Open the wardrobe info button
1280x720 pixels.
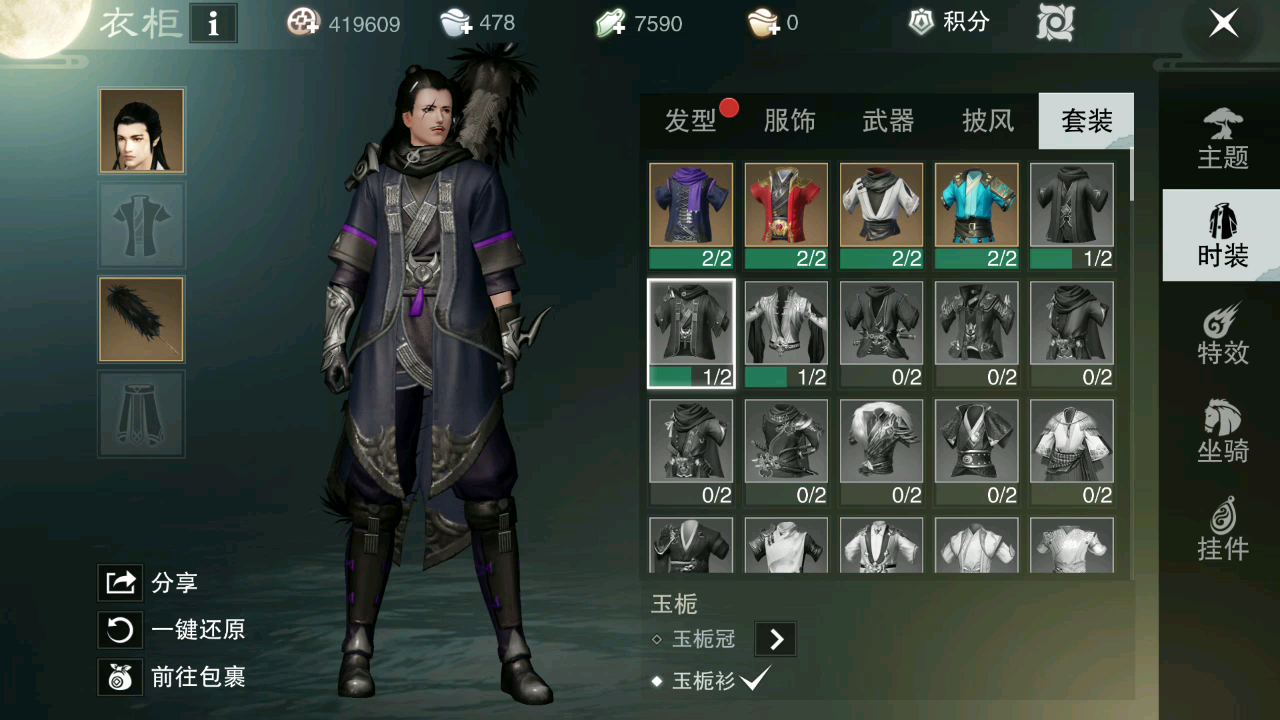point(213,24)
